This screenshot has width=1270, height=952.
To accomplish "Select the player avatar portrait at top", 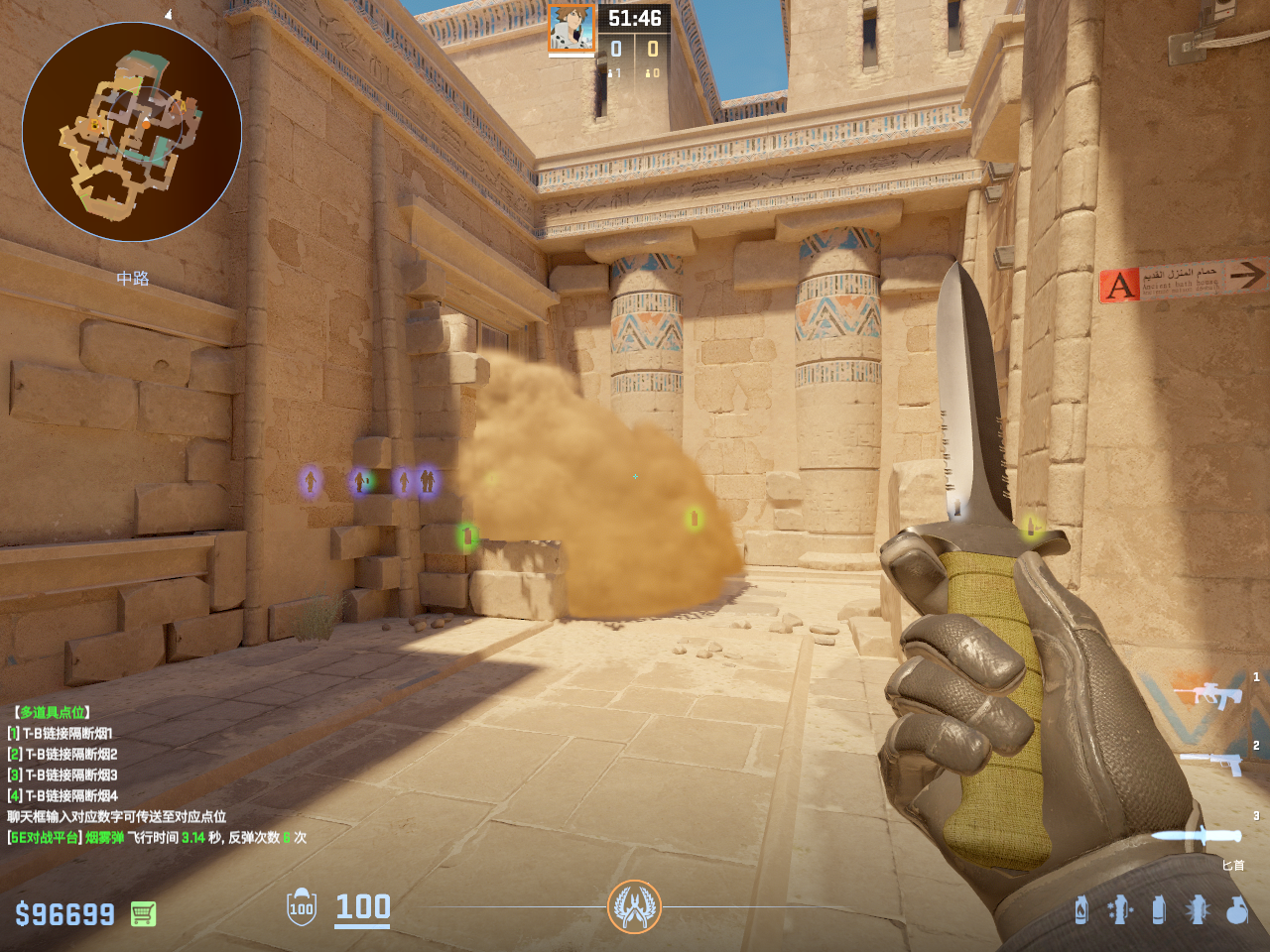I will click(571, 28).
